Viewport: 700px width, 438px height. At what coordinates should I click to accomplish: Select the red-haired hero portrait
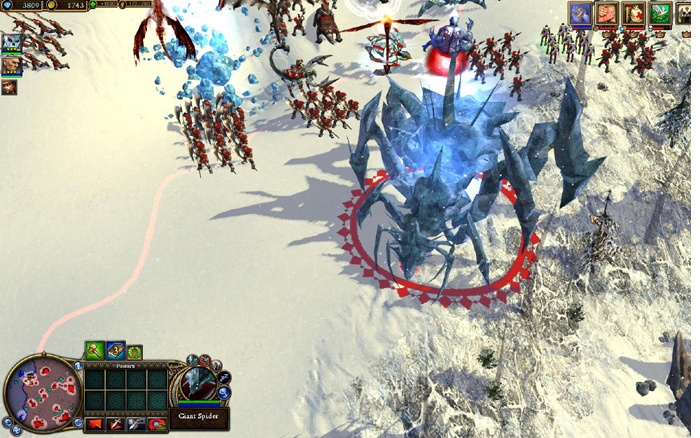tap(10, 87)
